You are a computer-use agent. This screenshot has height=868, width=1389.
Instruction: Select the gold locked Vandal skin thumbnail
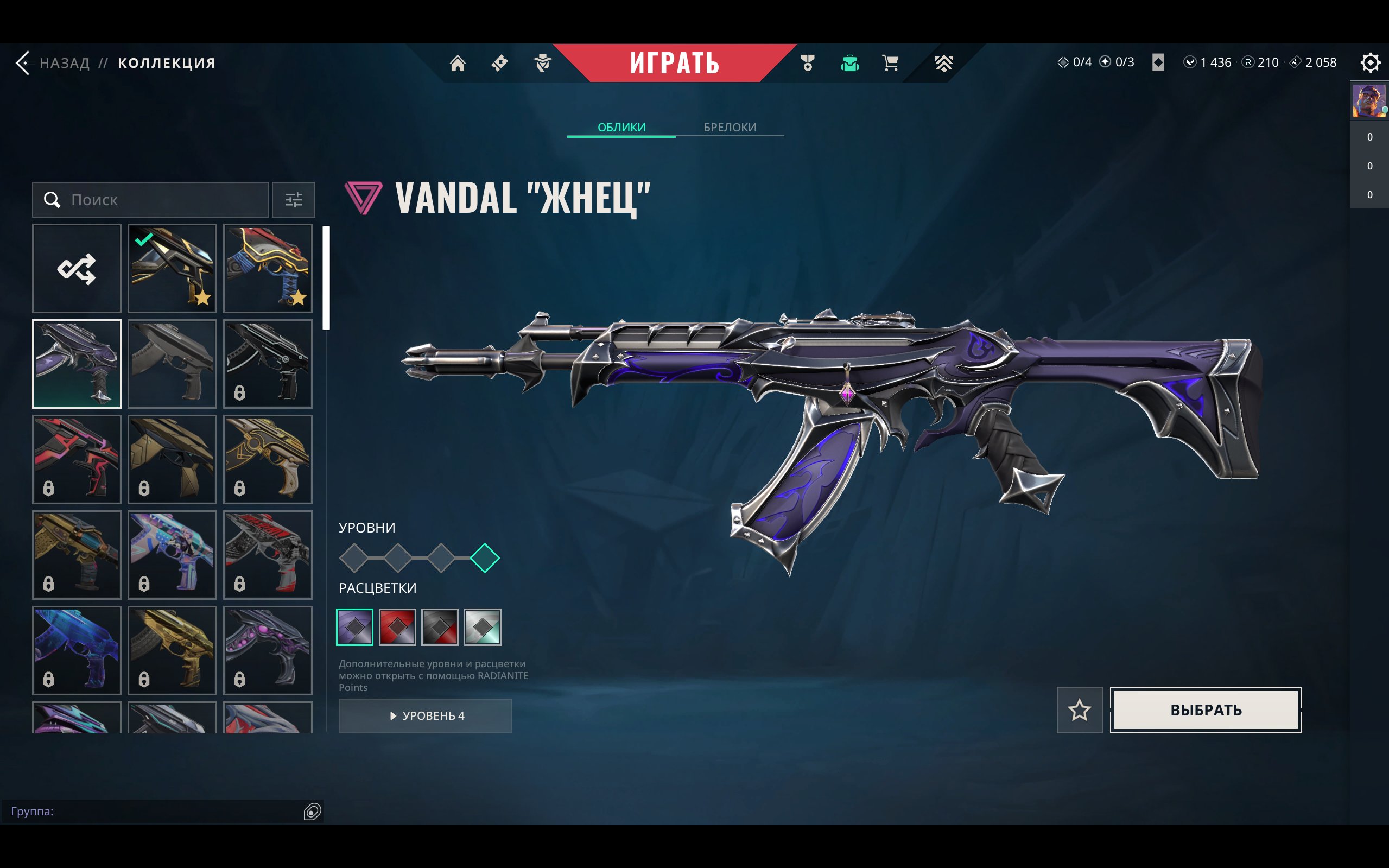172,650
